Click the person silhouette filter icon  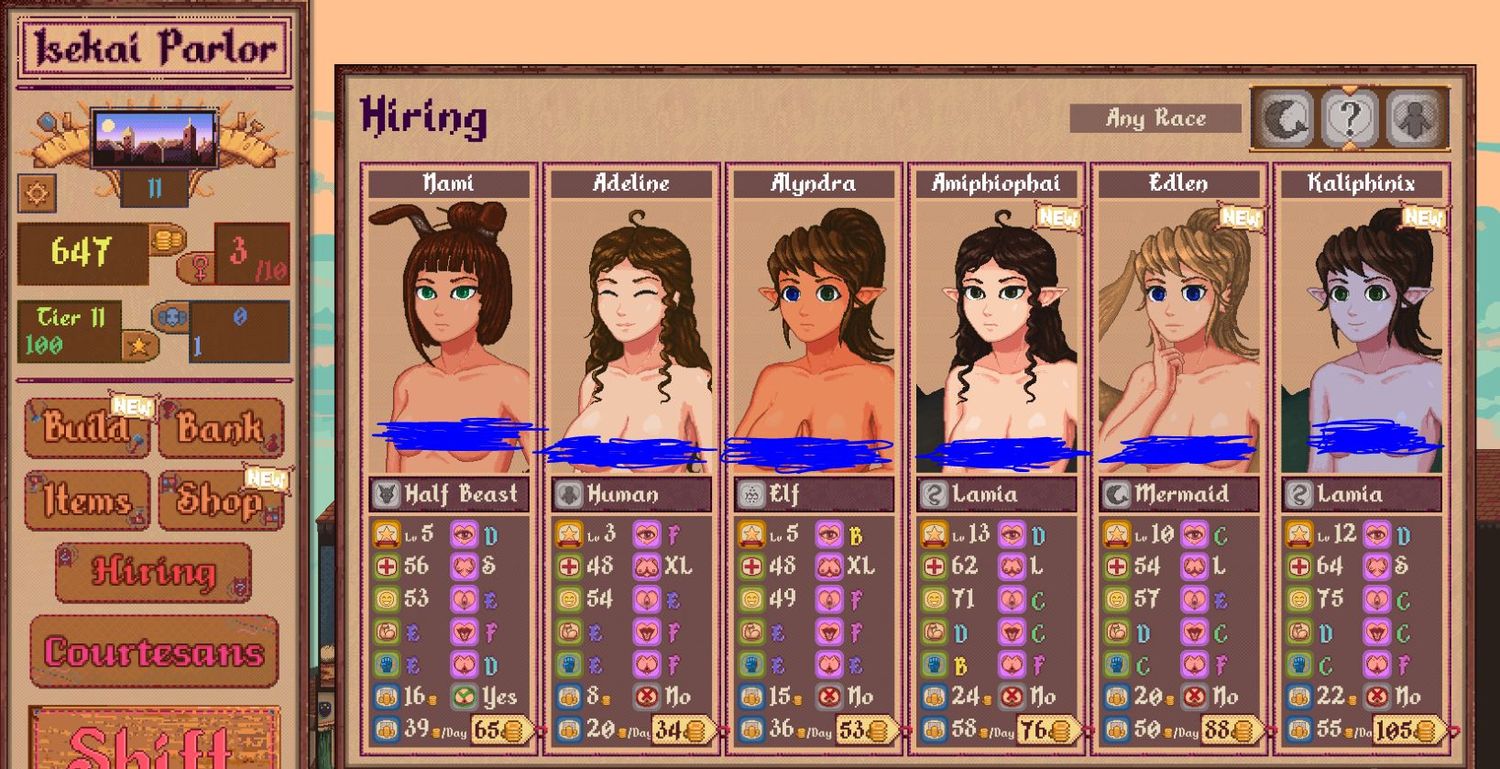pos(1415,119)
